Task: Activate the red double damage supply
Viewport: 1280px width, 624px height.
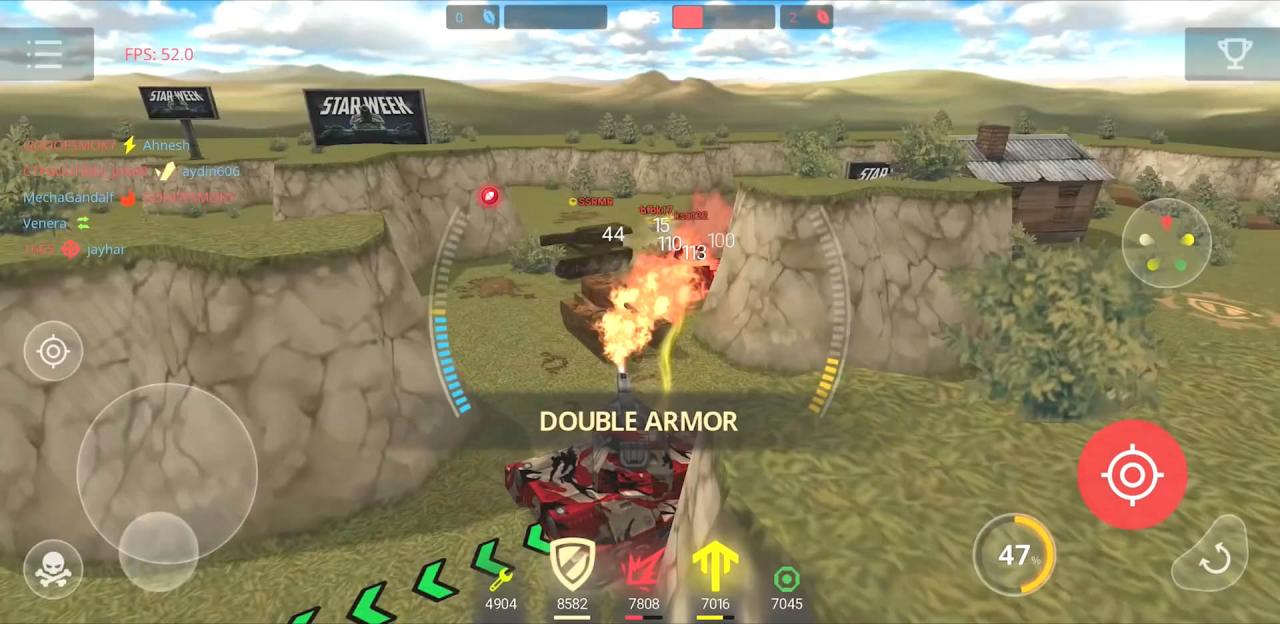Action: (x=643, y=569)
